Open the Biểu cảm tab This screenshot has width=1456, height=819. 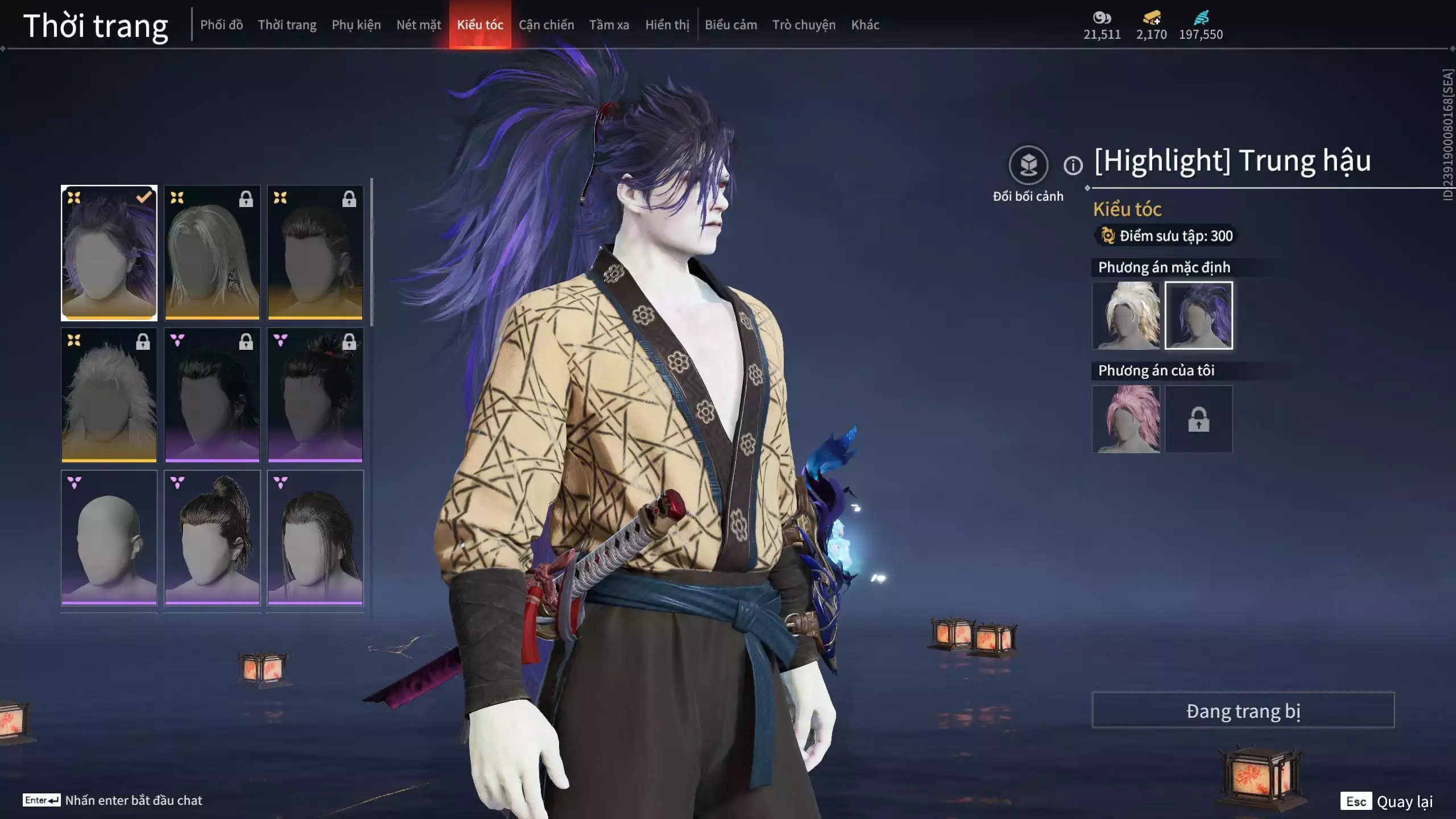coord(731,25)
